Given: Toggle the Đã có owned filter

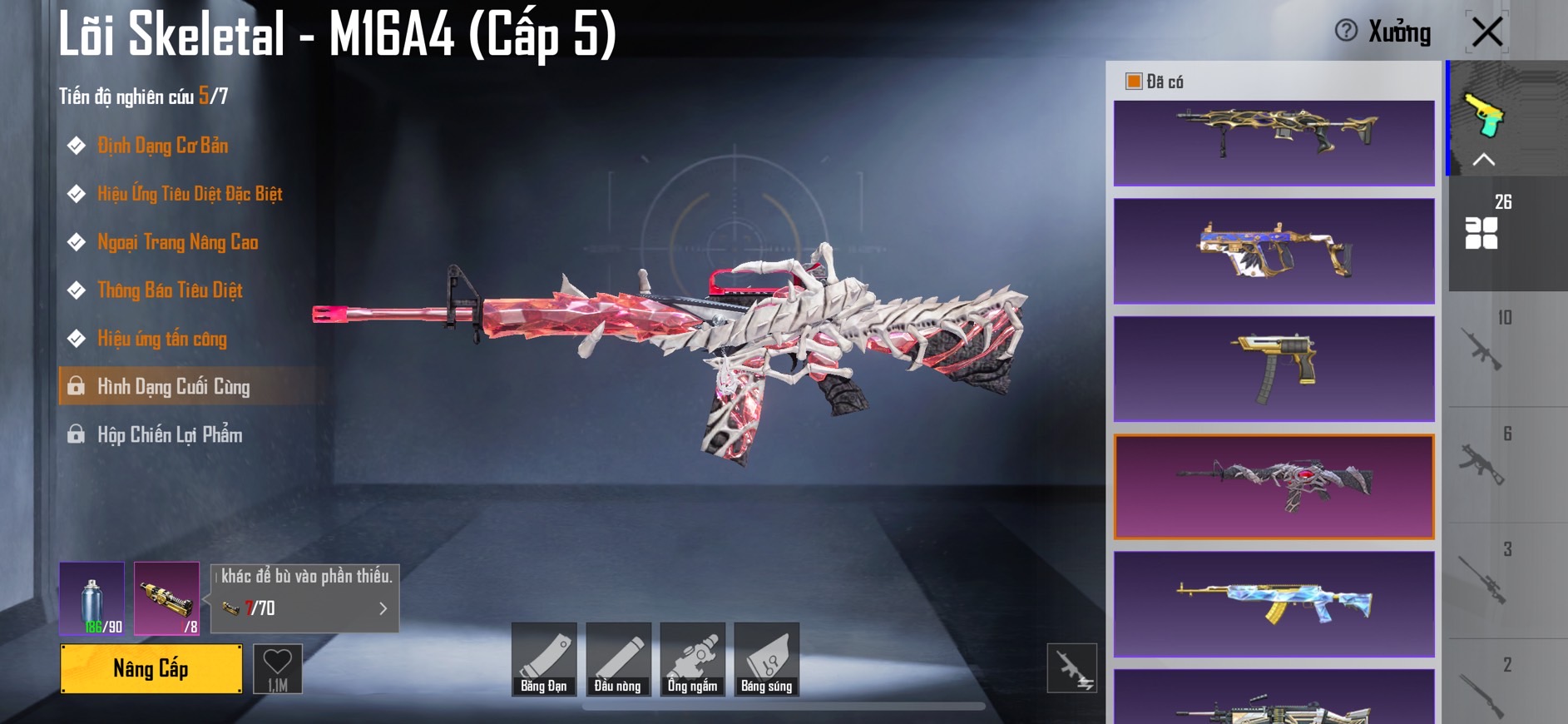Looking at the screenshot, I should pos(1133,82).
